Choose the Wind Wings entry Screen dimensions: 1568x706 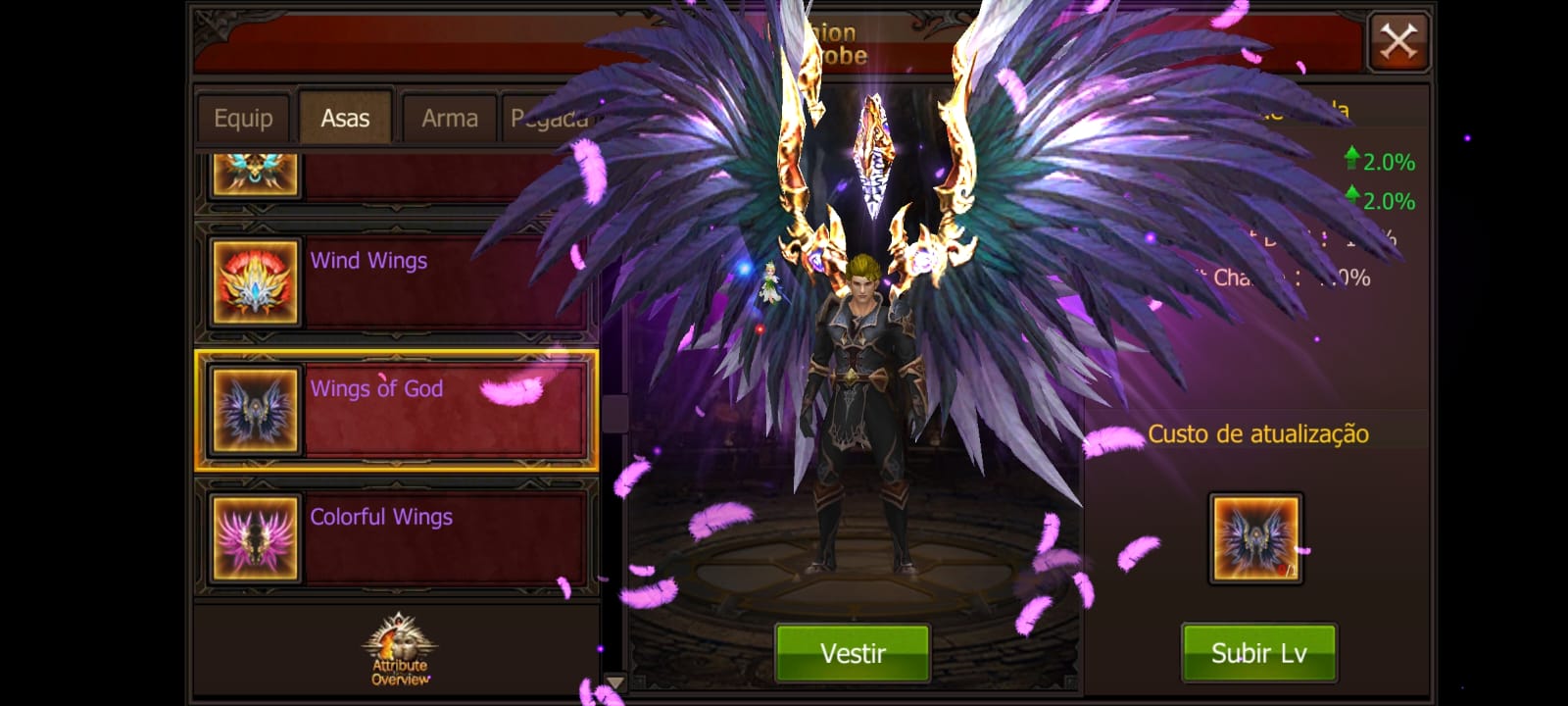(x=396, y=282)
